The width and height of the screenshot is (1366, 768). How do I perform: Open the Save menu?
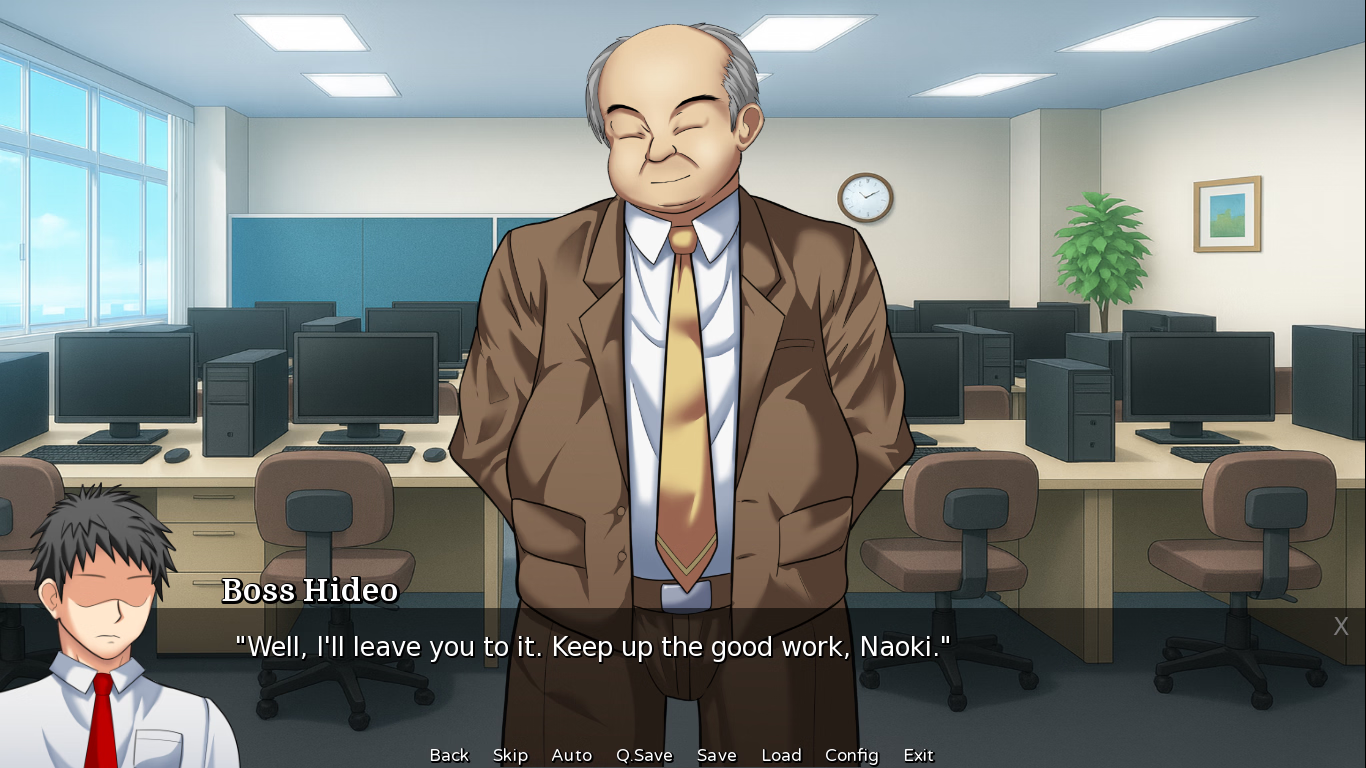point(716,755)
